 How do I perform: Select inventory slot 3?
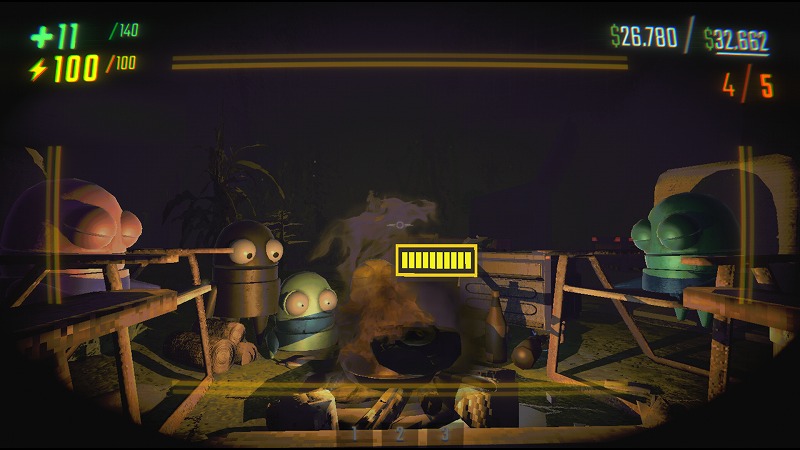[x=445, y=434]
